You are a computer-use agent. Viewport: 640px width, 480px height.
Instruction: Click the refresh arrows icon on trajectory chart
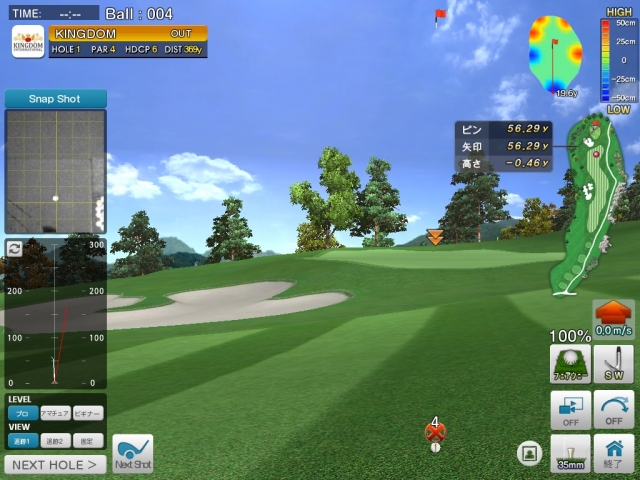tap(14, 248)
